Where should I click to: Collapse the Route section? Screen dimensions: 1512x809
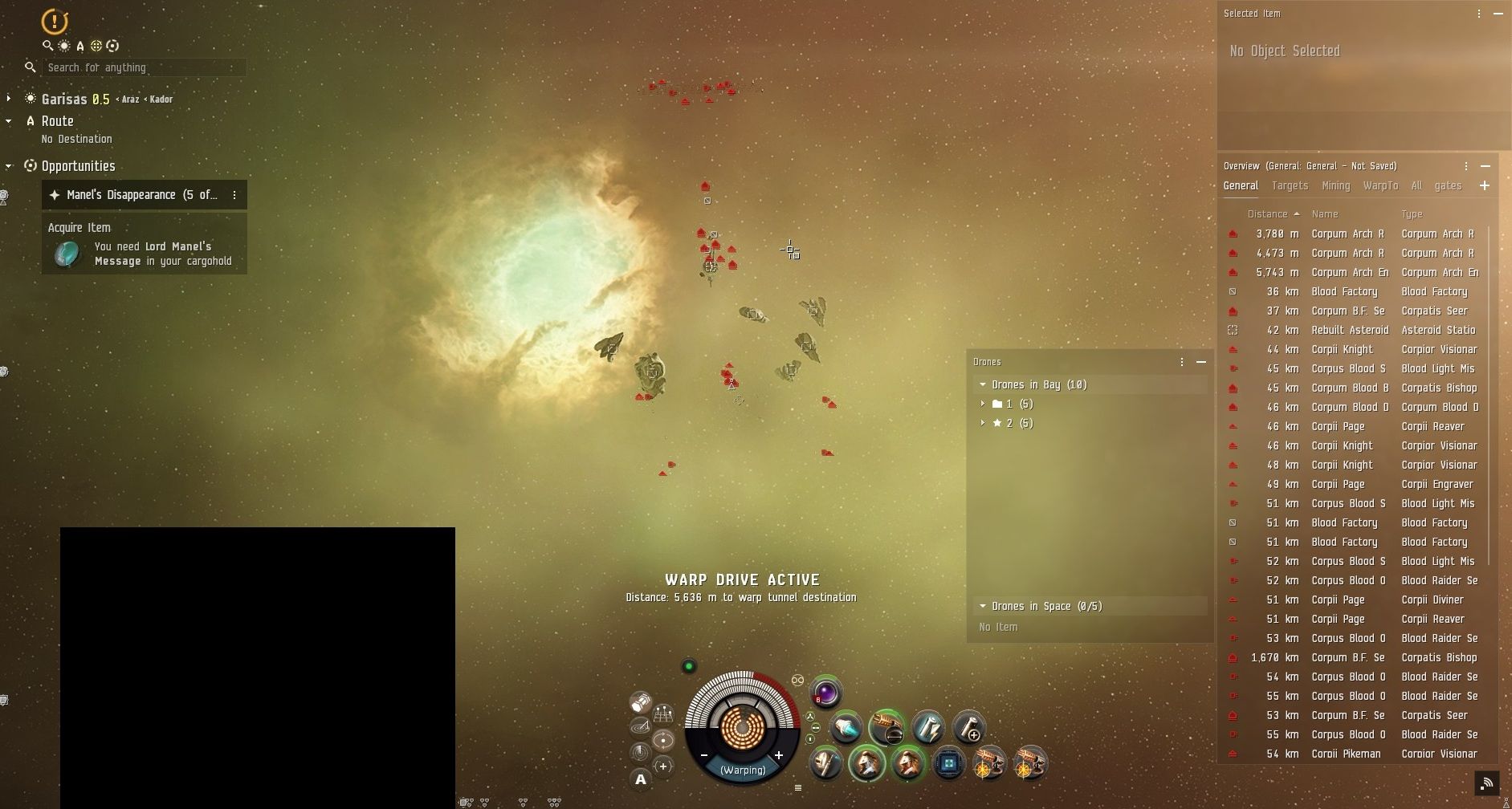[x=9, y=121]
